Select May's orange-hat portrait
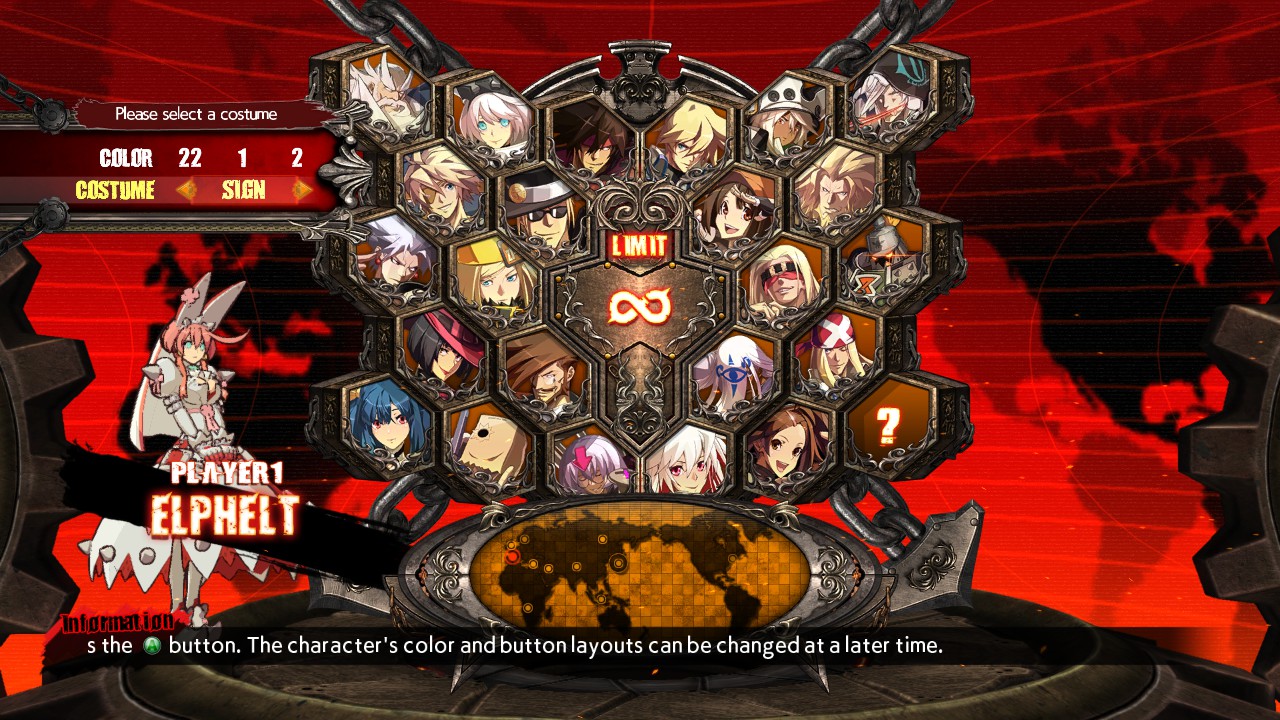This screenshot has width=1280, height=720. pos(735,205)
